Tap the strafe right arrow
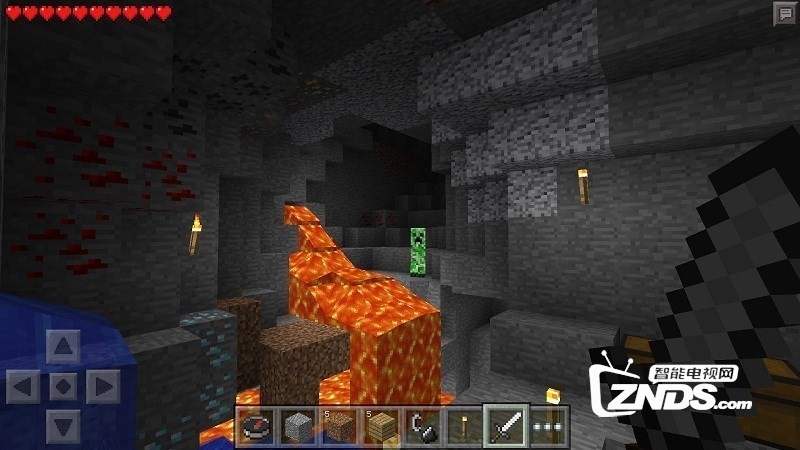 [101, 386]
